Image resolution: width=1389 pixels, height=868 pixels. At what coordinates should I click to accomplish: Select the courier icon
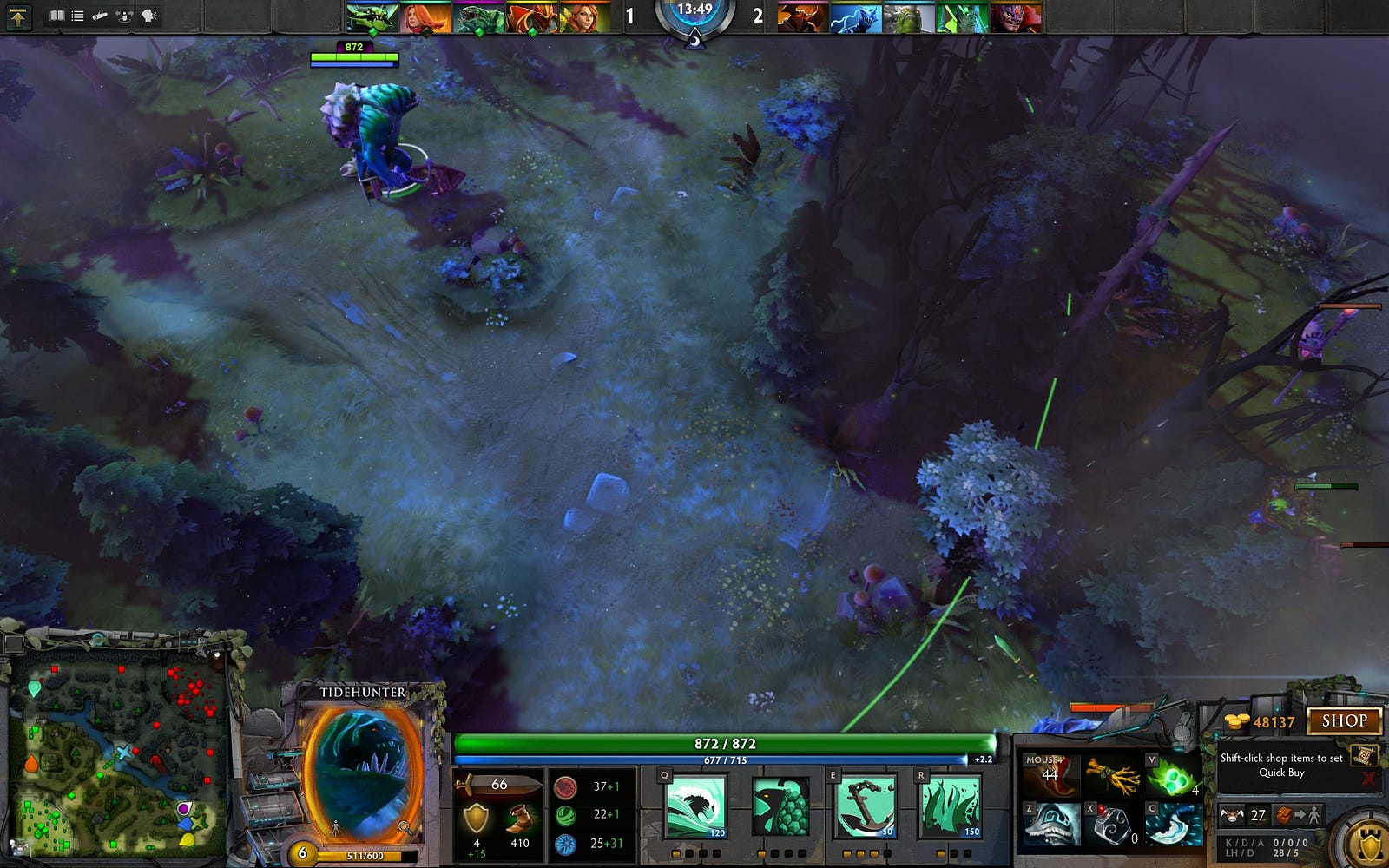(x=1232, y=815)
